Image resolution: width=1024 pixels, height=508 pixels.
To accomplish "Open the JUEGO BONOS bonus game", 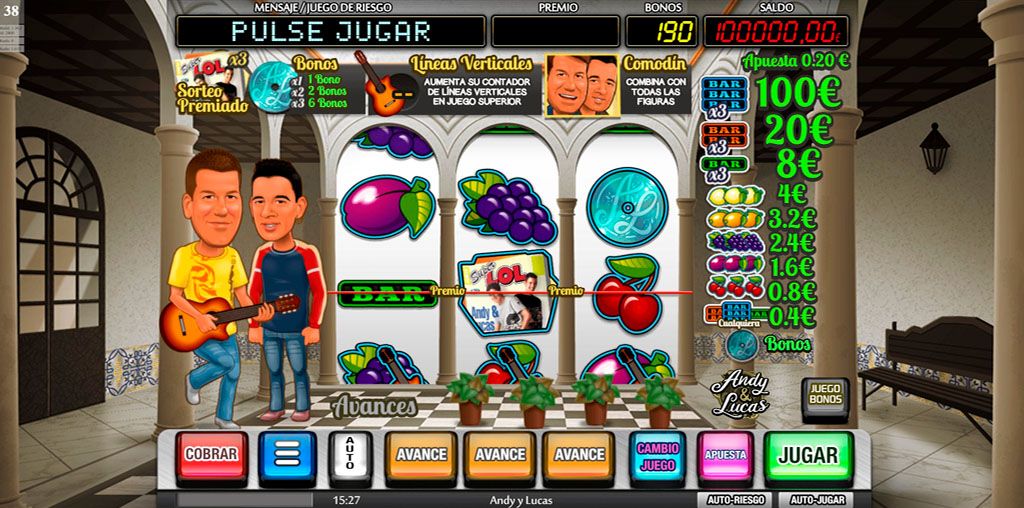I will coord(825,394).
